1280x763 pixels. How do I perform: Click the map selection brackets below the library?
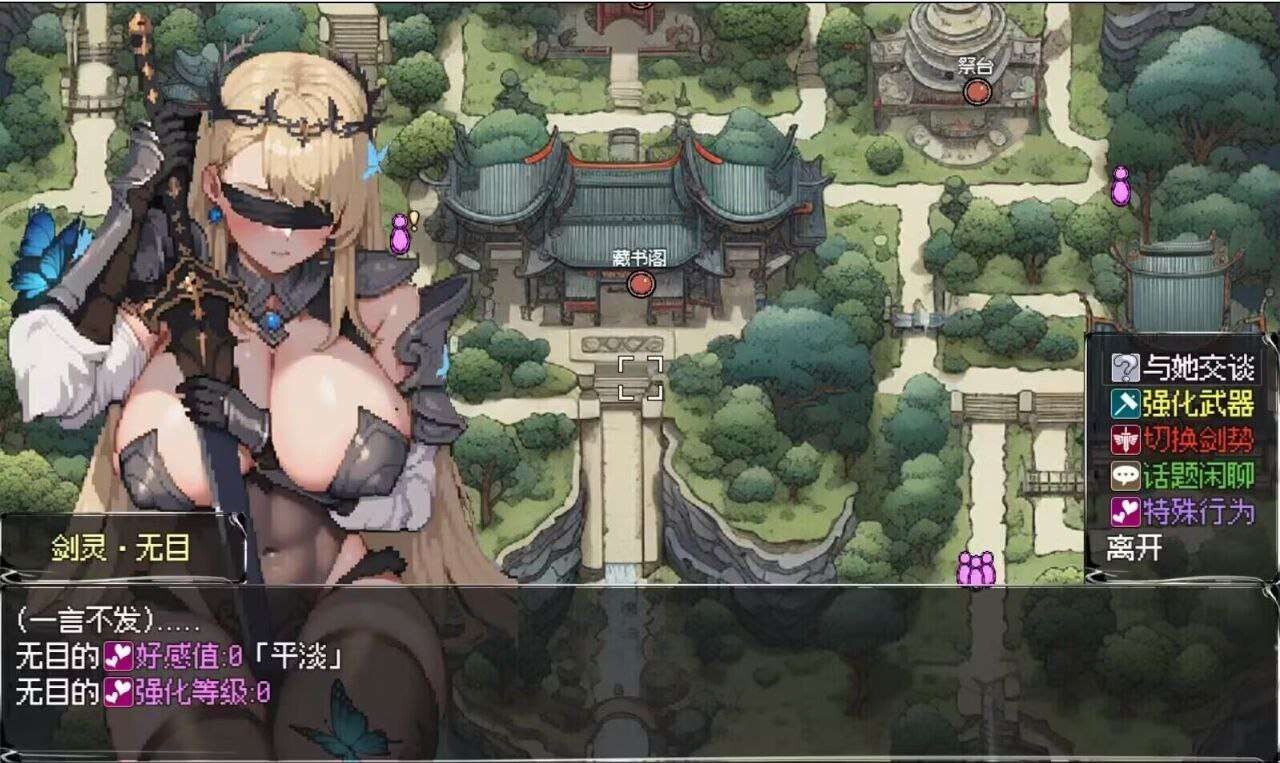[x=640, y=378]
